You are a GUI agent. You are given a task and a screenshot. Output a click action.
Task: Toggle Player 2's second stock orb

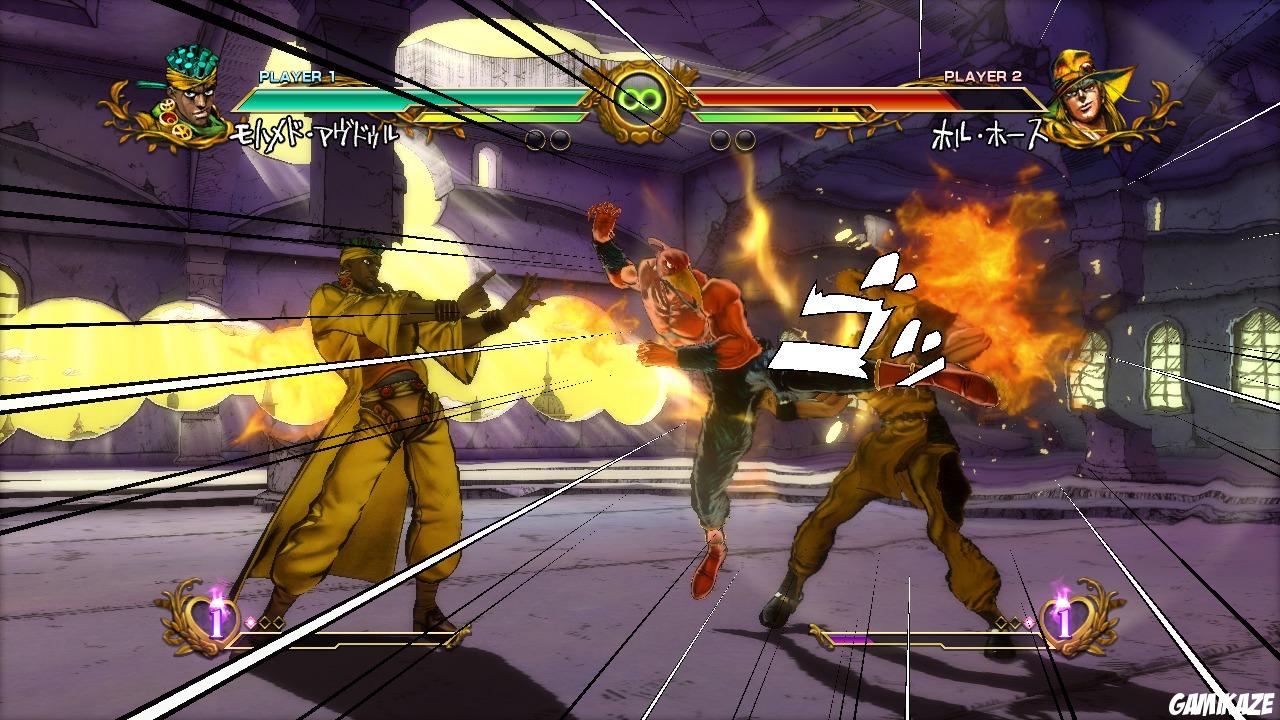pos(744,140)
